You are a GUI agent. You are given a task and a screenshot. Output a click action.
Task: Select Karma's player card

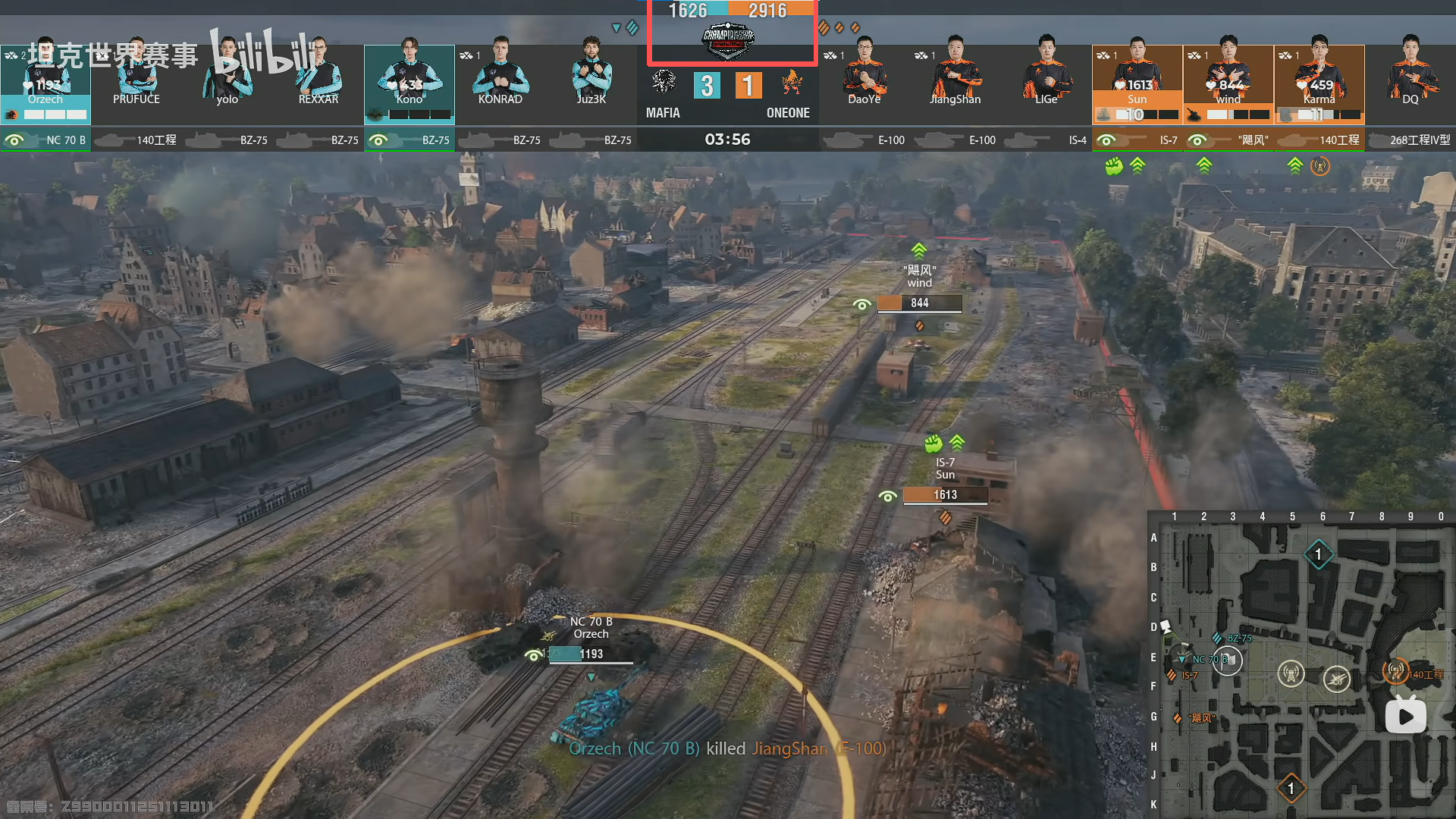click(1319, 83)
